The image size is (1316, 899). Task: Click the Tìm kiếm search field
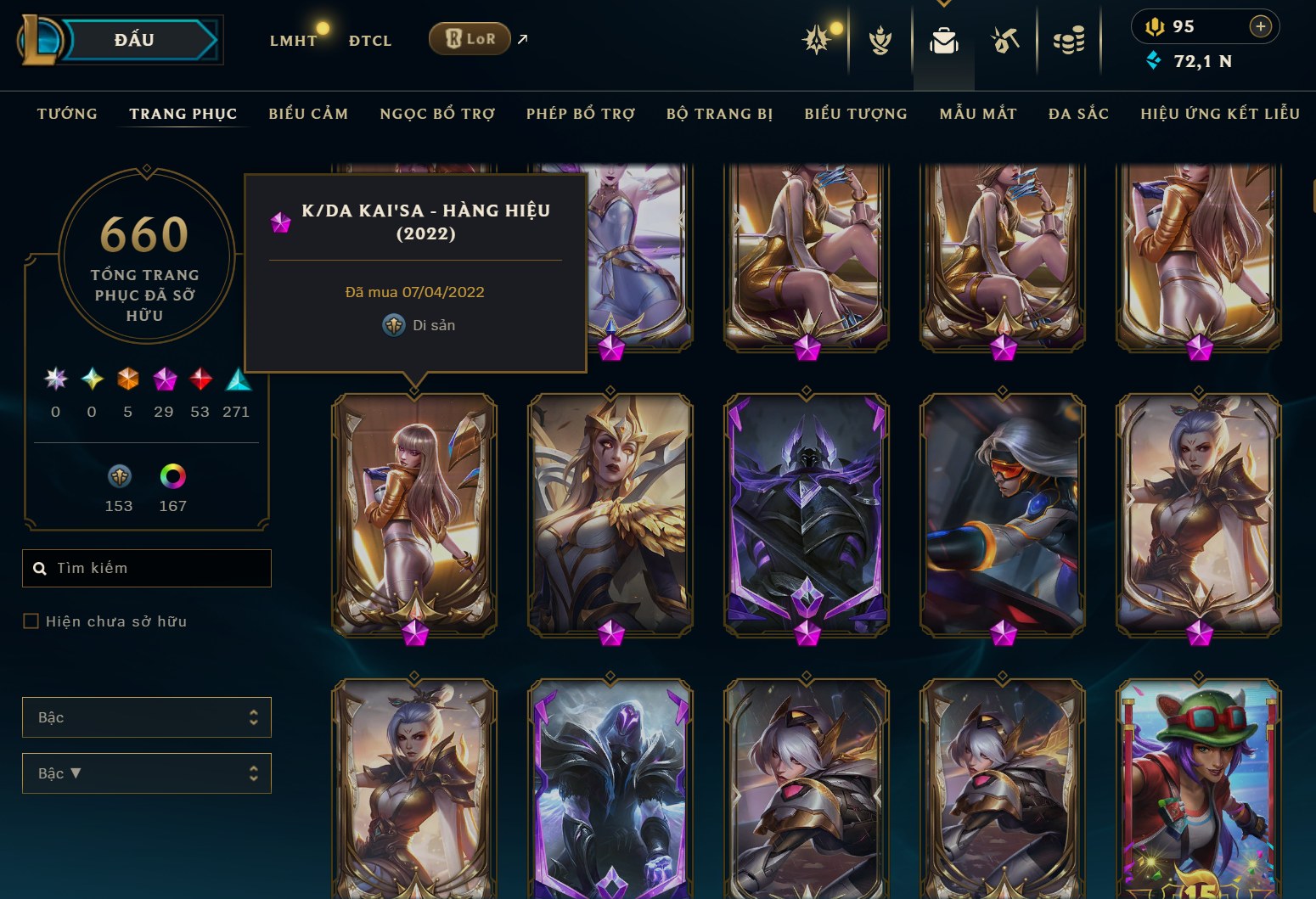[x=146, y=568]
